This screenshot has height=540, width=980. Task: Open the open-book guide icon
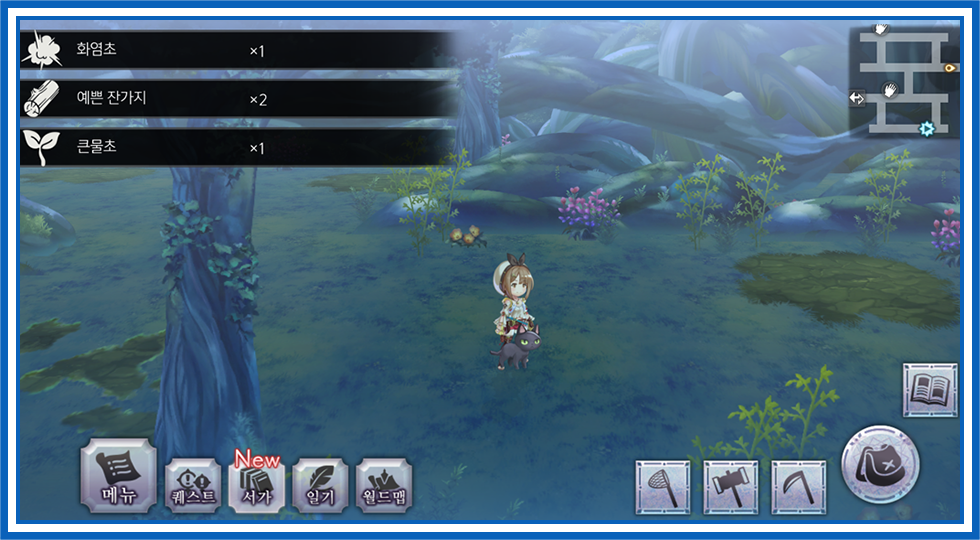(x=930, y=389)
